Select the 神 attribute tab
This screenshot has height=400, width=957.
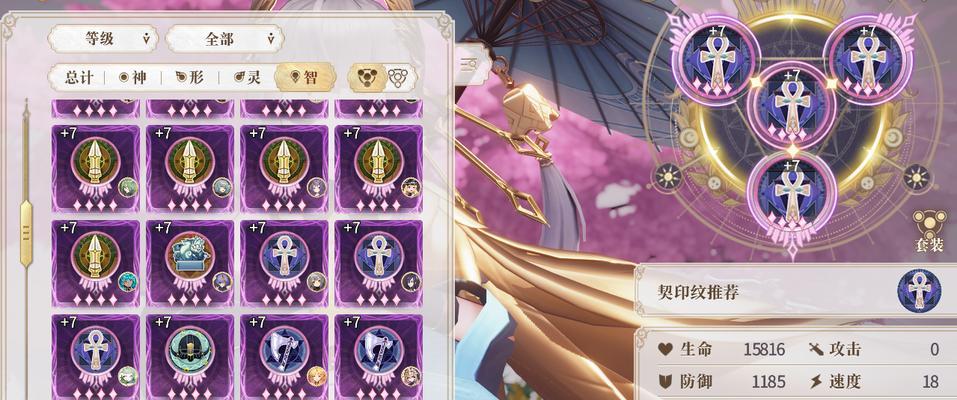[133, 77]
